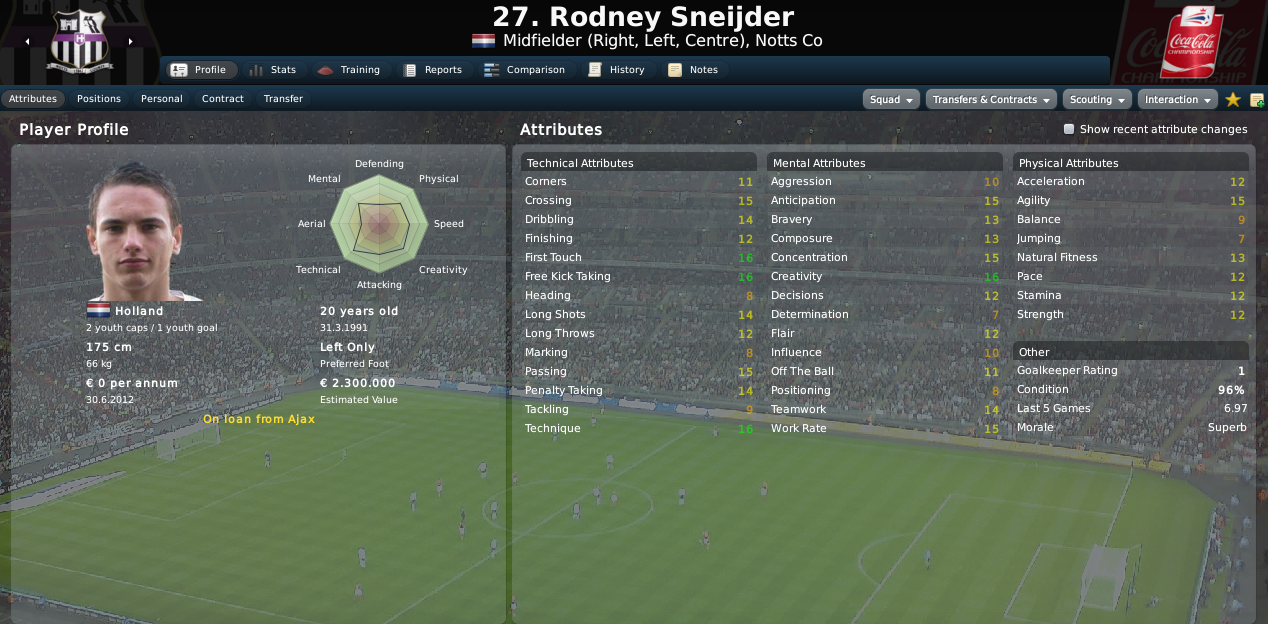Image resolution: width=1268 pixels, height=624 pixels.
Task: Open the Interaction dropdown
Action: pyautogui.click(x=1177, y=100)
